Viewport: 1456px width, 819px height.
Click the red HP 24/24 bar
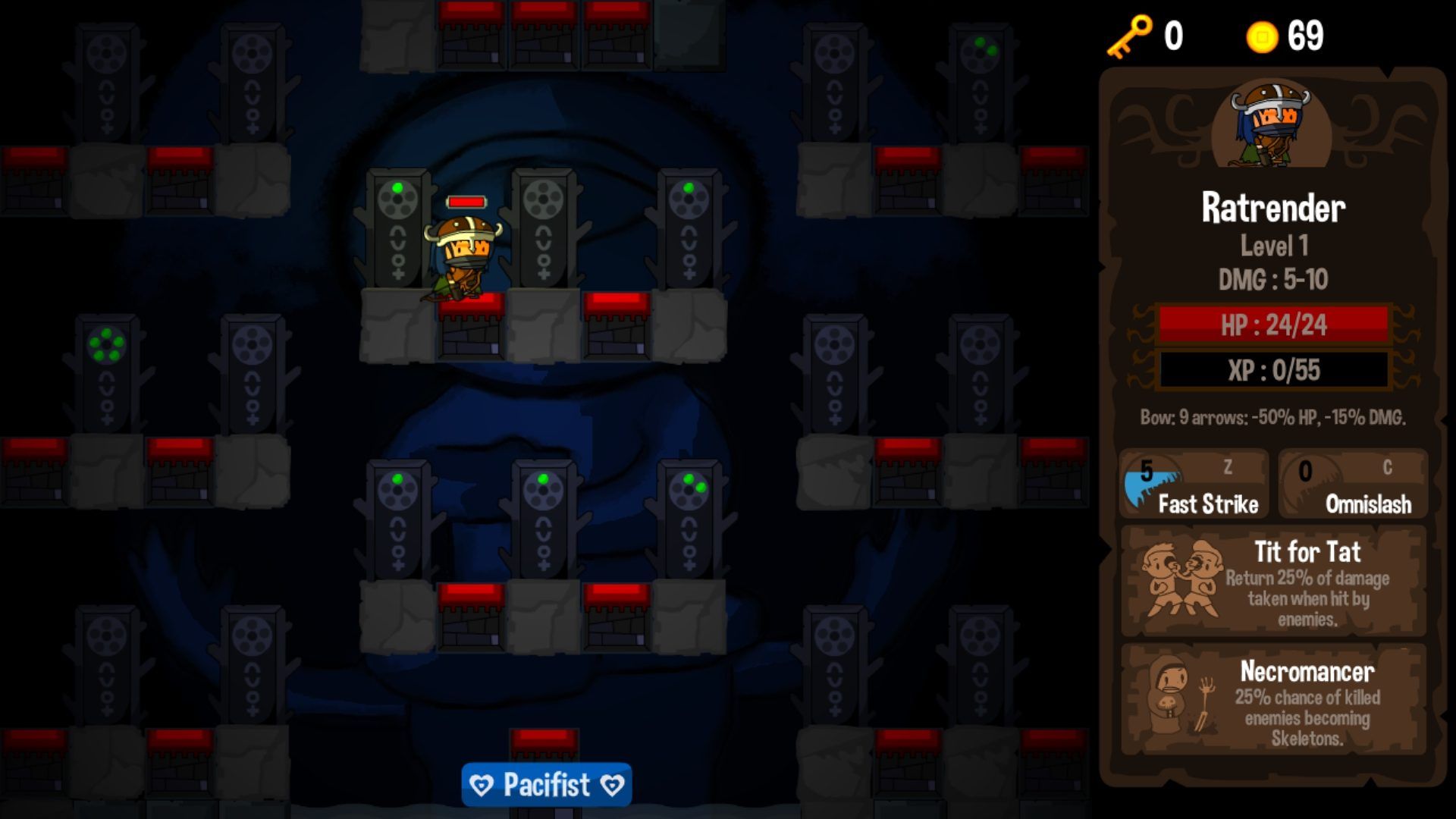(1272, 326)
